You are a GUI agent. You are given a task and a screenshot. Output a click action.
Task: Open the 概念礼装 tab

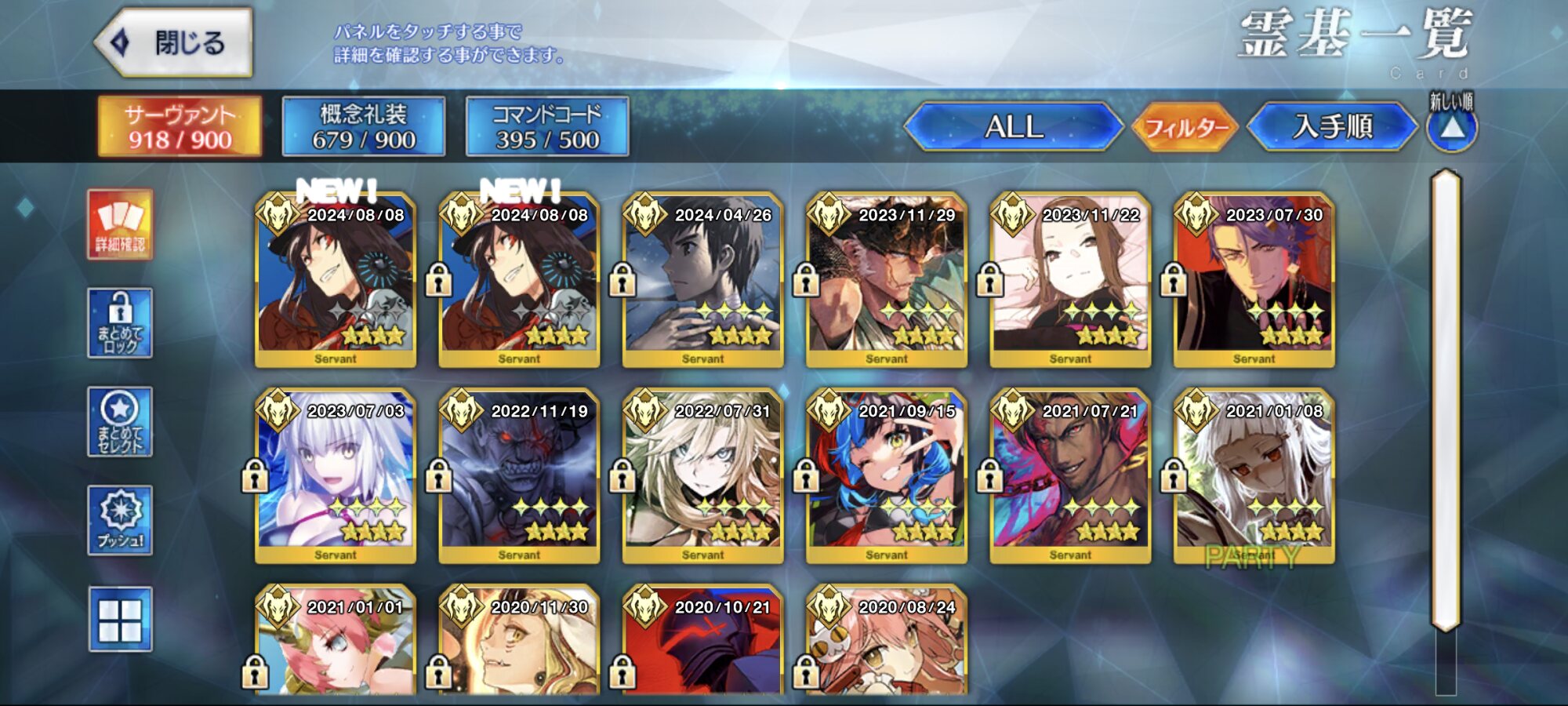[x=364, y=126]
